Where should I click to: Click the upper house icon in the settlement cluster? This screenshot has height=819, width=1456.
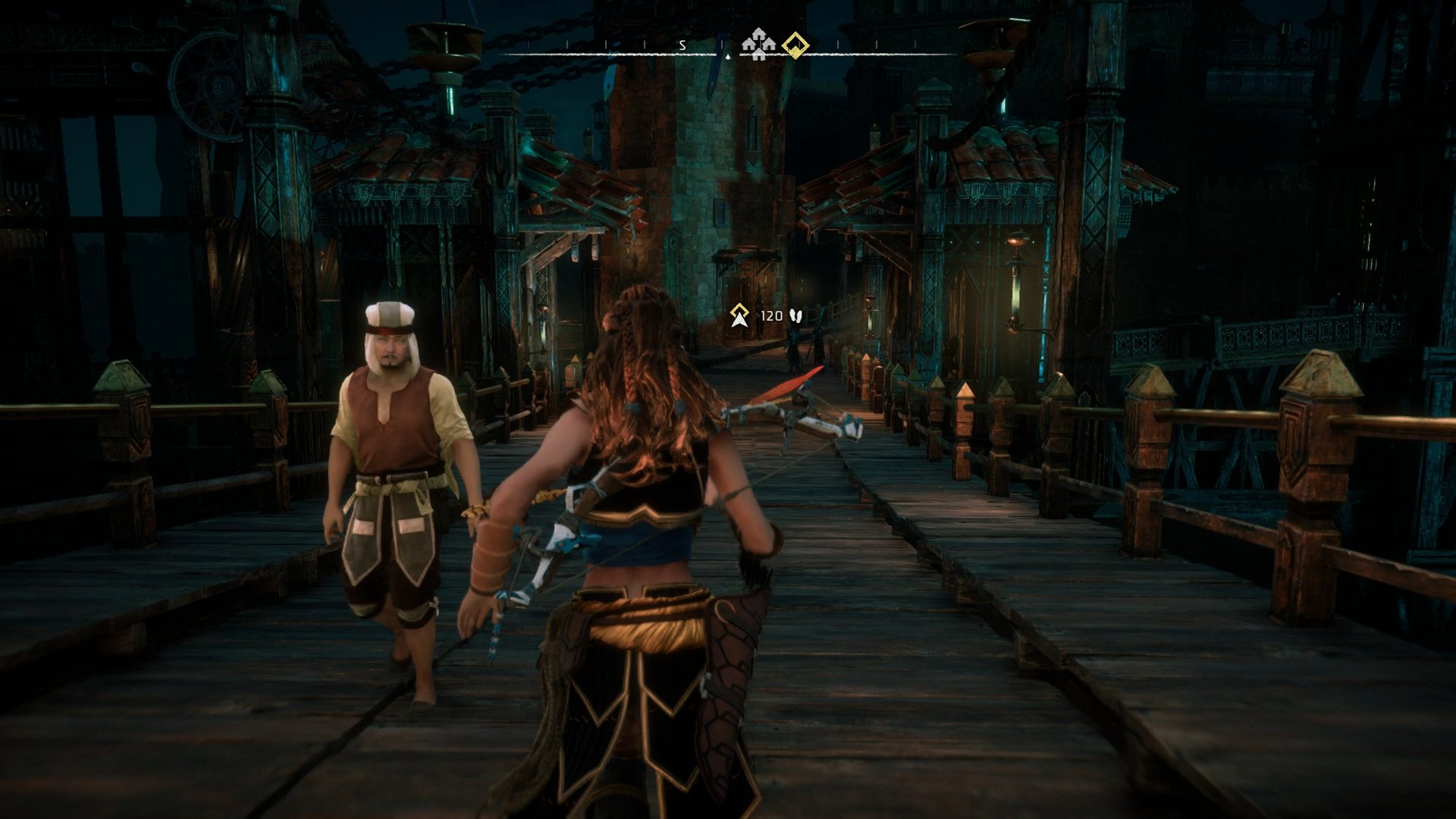click(x=758, y=34)
